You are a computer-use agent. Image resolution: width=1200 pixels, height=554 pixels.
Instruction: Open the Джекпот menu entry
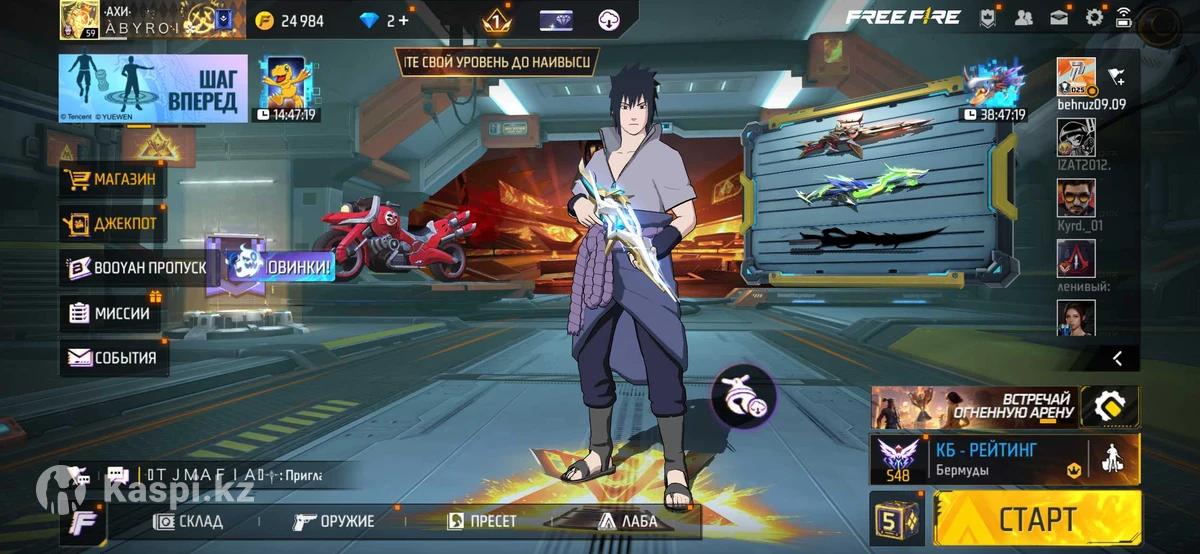coord(114,224)
